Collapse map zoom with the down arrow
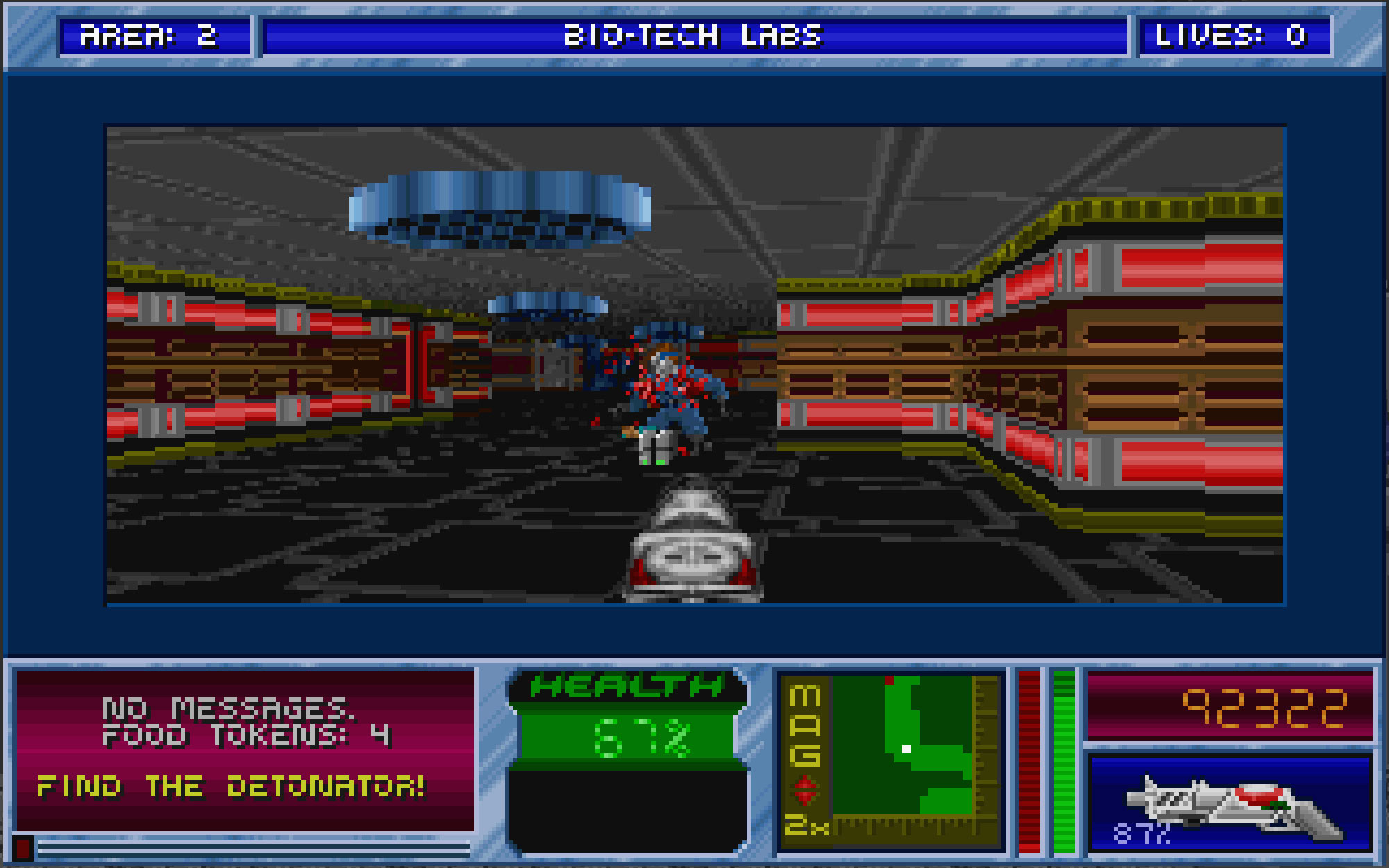 [804, 799]
